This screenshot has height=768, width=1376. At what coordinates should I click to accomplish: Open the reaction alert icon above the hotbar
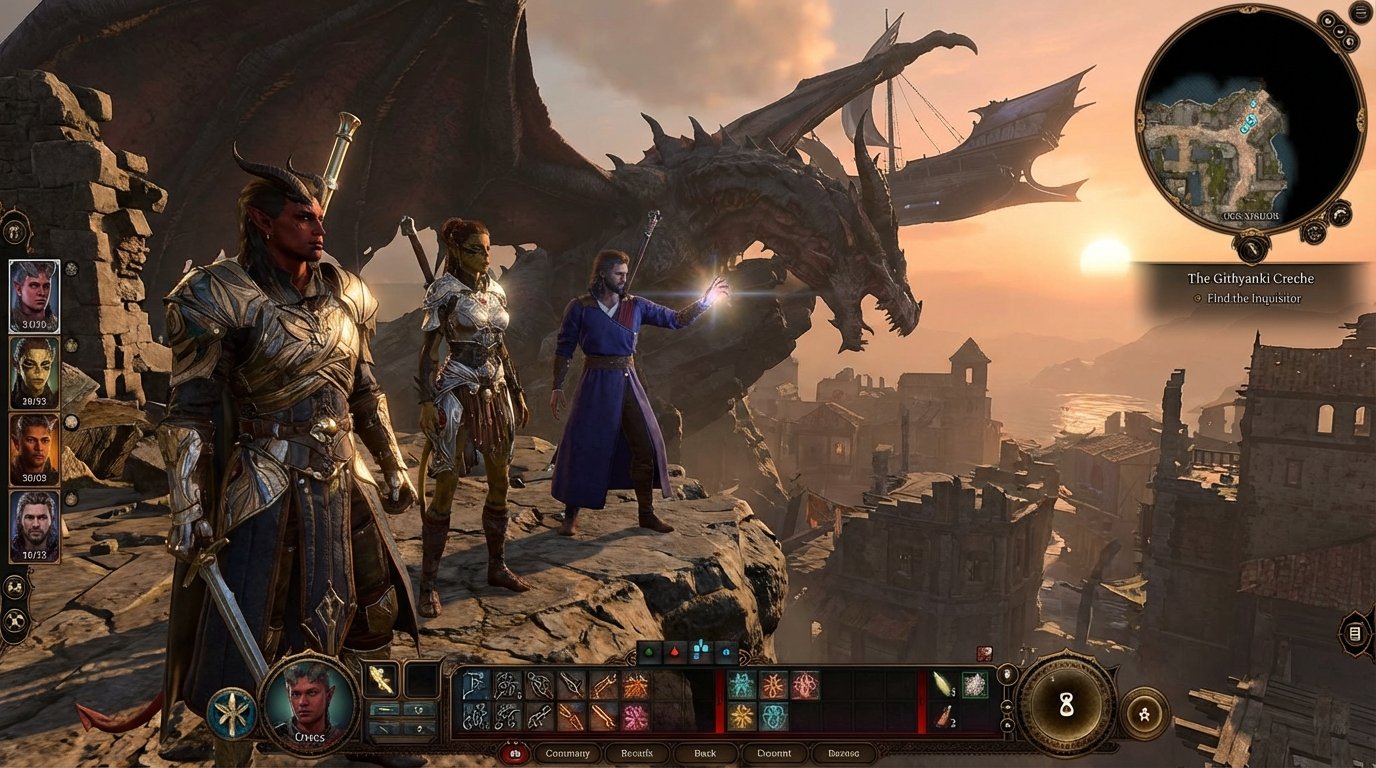point(985,654)
